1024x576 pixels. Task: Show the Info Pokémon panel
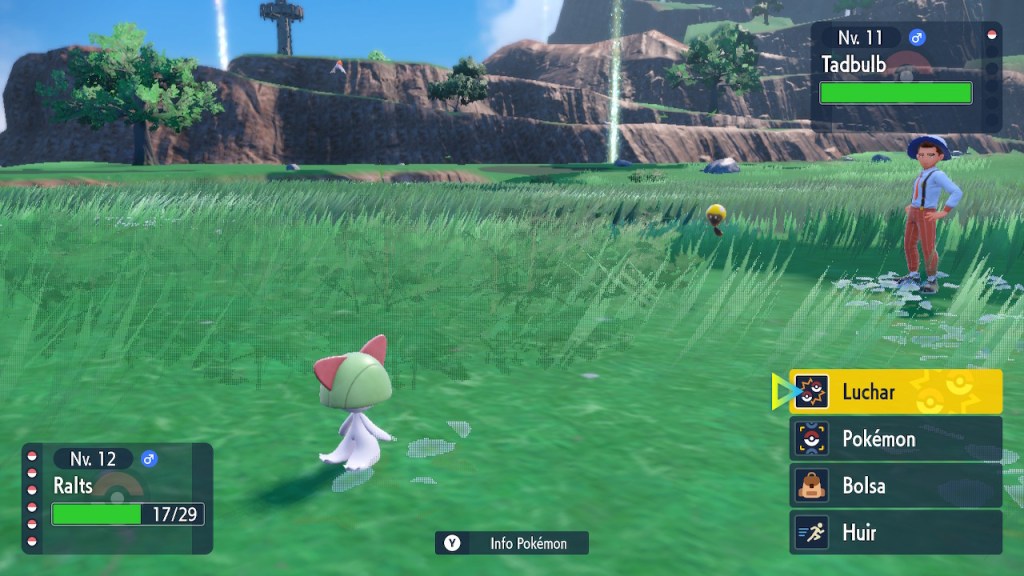pyautogui.click(x=512, y=543)
